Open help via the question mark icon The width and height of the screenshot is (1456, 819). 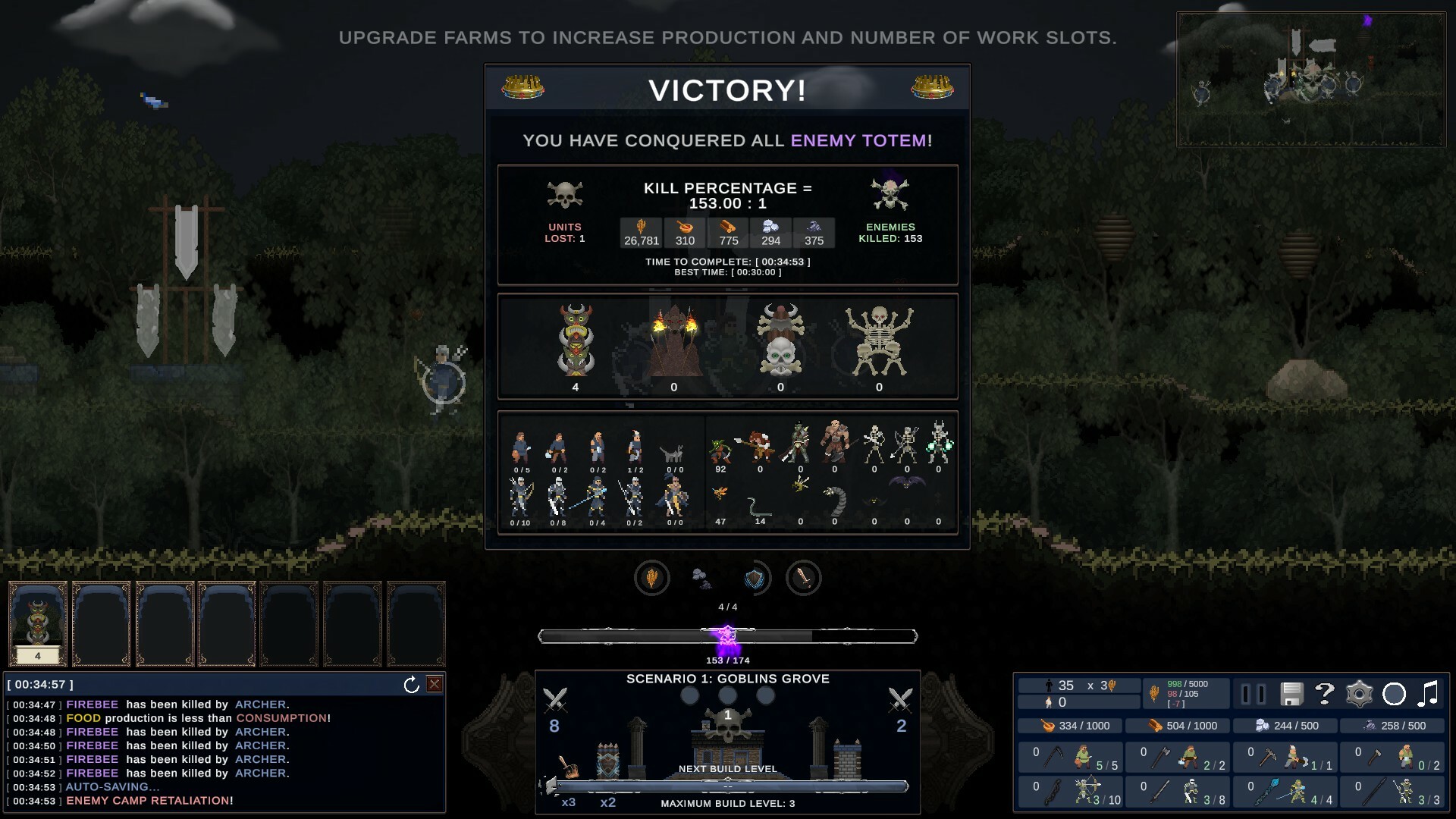1324,694
